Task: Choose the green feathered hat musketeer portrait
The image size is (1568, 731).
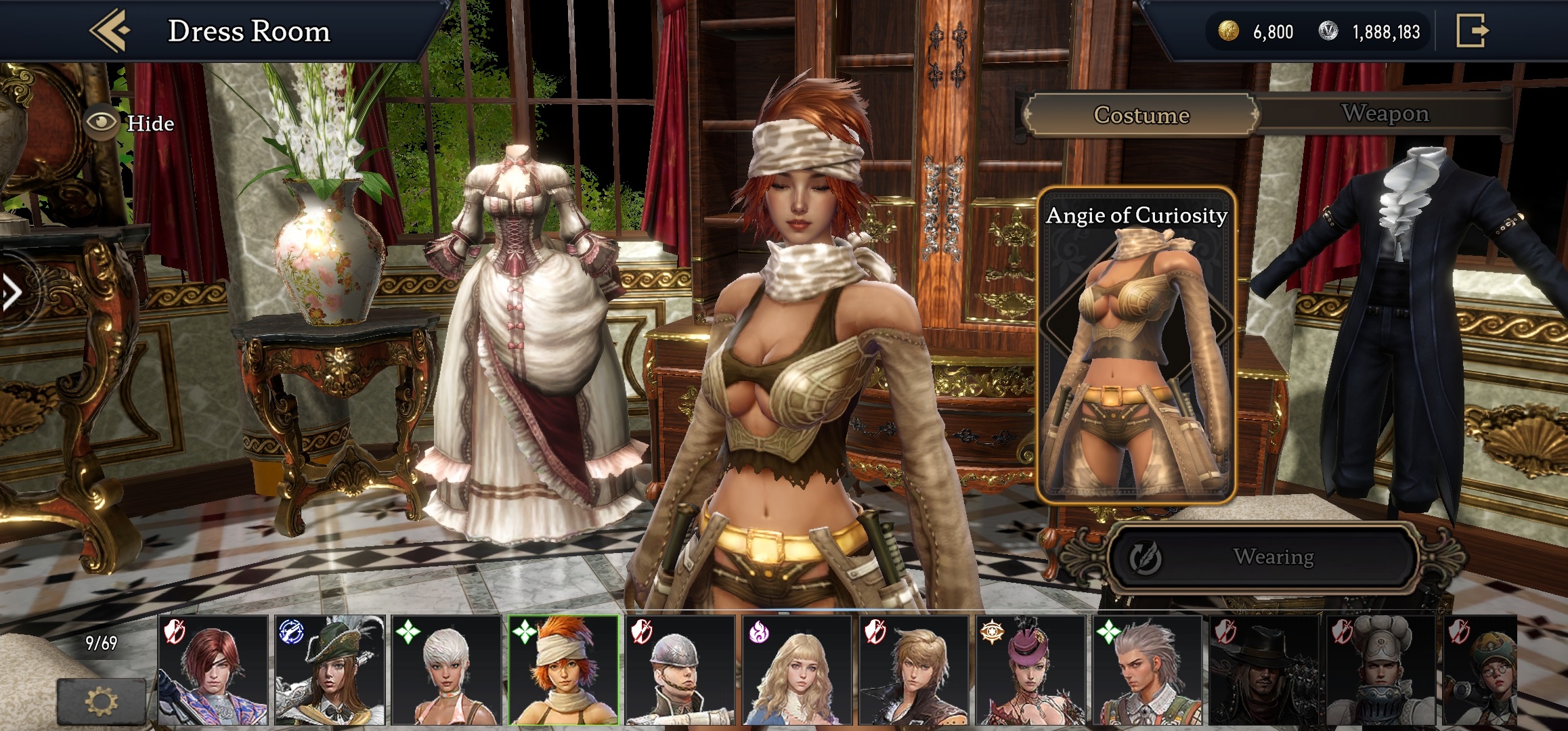Action: pyautogui.click(x=330, y=670)
